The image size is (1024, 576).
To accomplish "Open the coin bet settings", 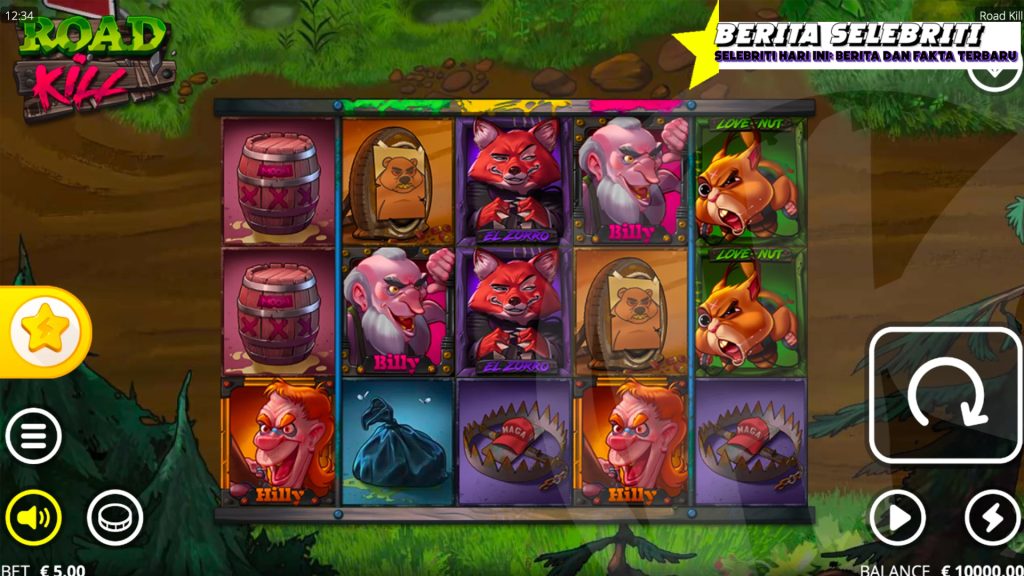I will (x=115, y=517).
